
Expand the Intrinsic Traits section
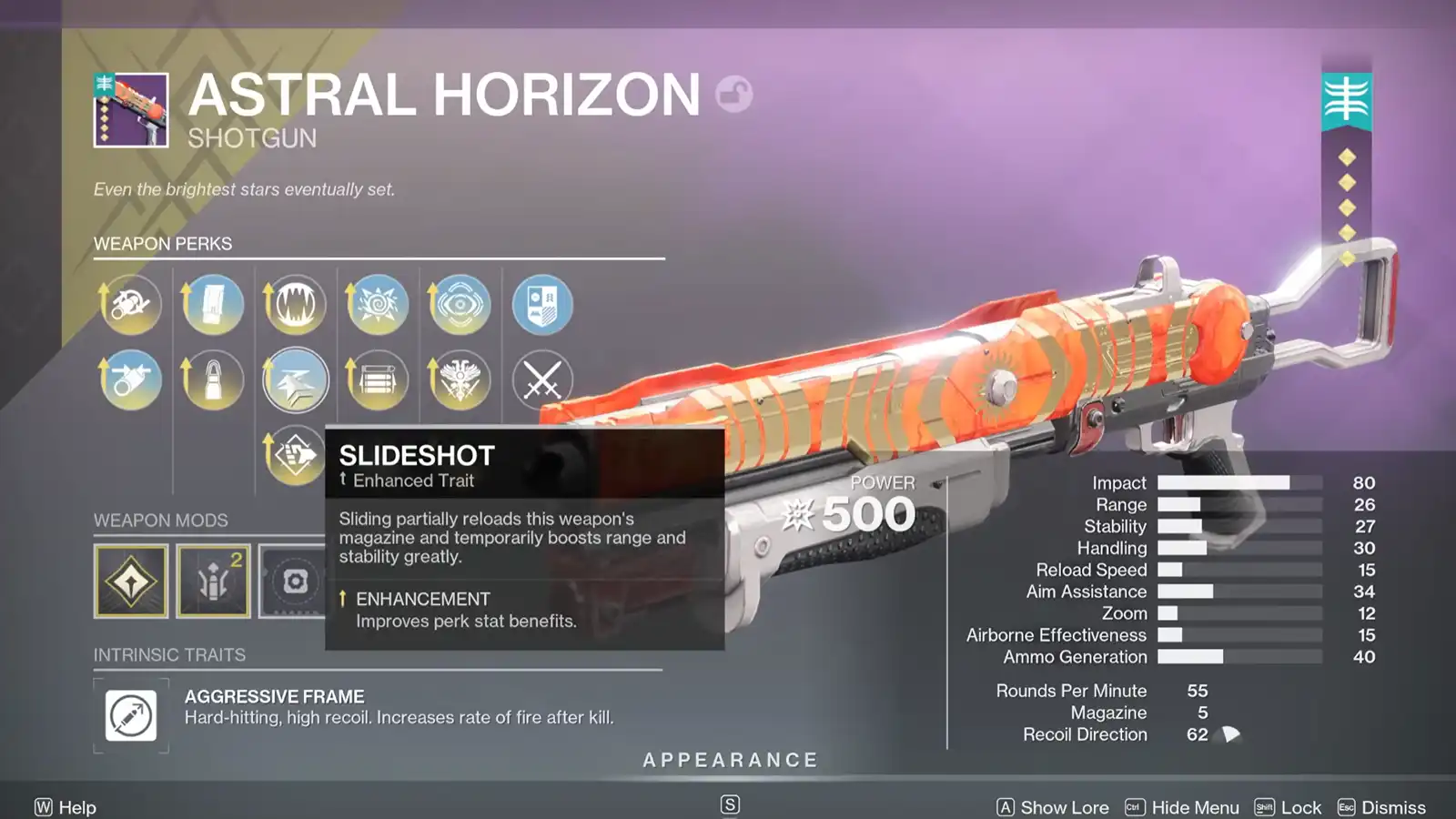[169, 654]
